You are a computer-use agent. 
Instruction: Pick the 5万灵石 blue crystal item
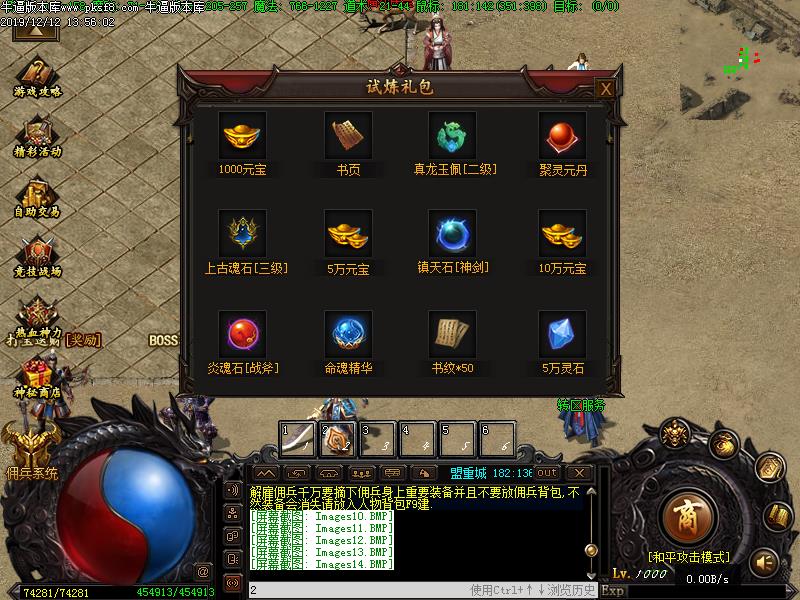(562, 333)
